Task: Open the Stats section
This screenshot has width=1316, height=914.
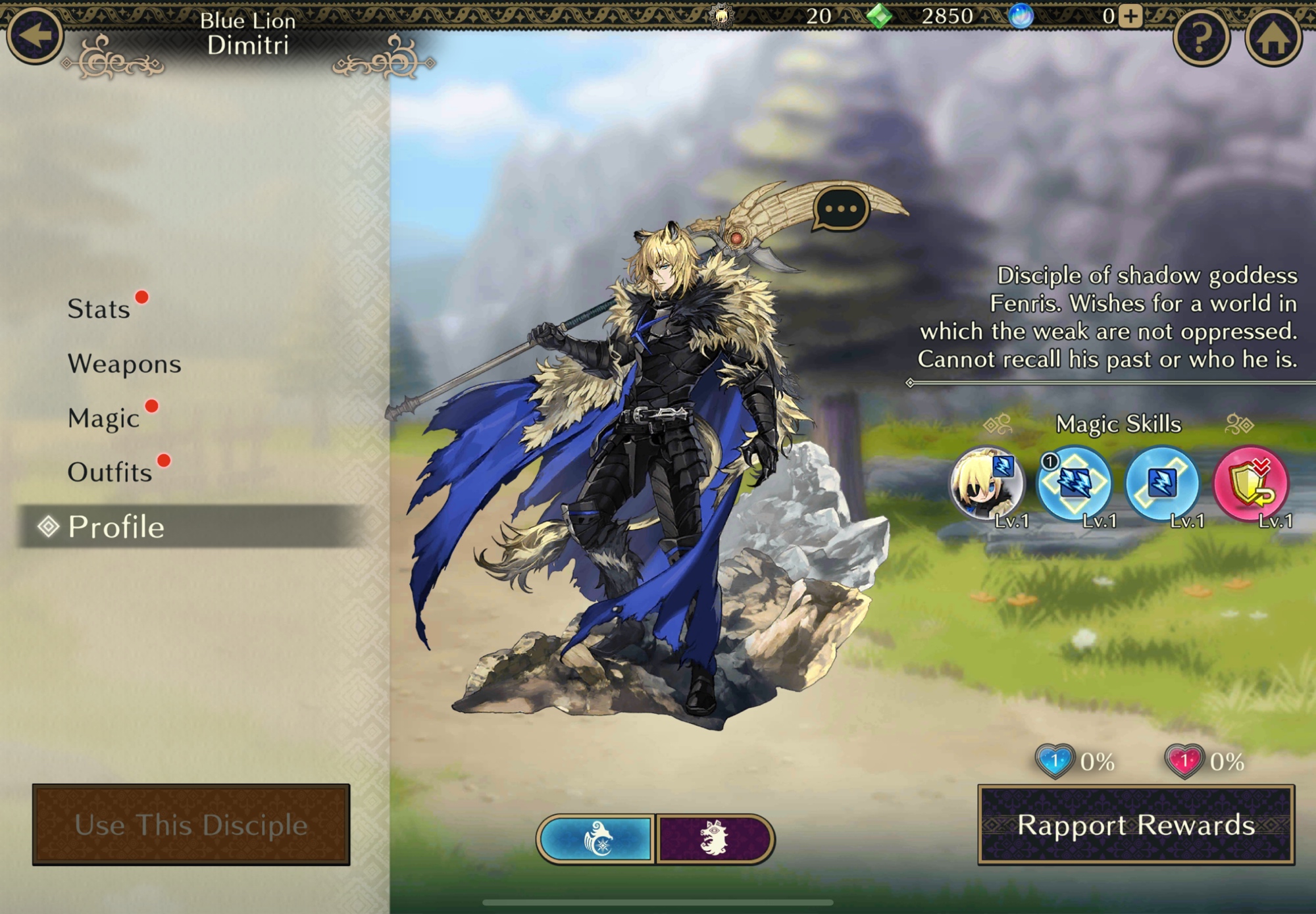Action: [x=99, y=309]
